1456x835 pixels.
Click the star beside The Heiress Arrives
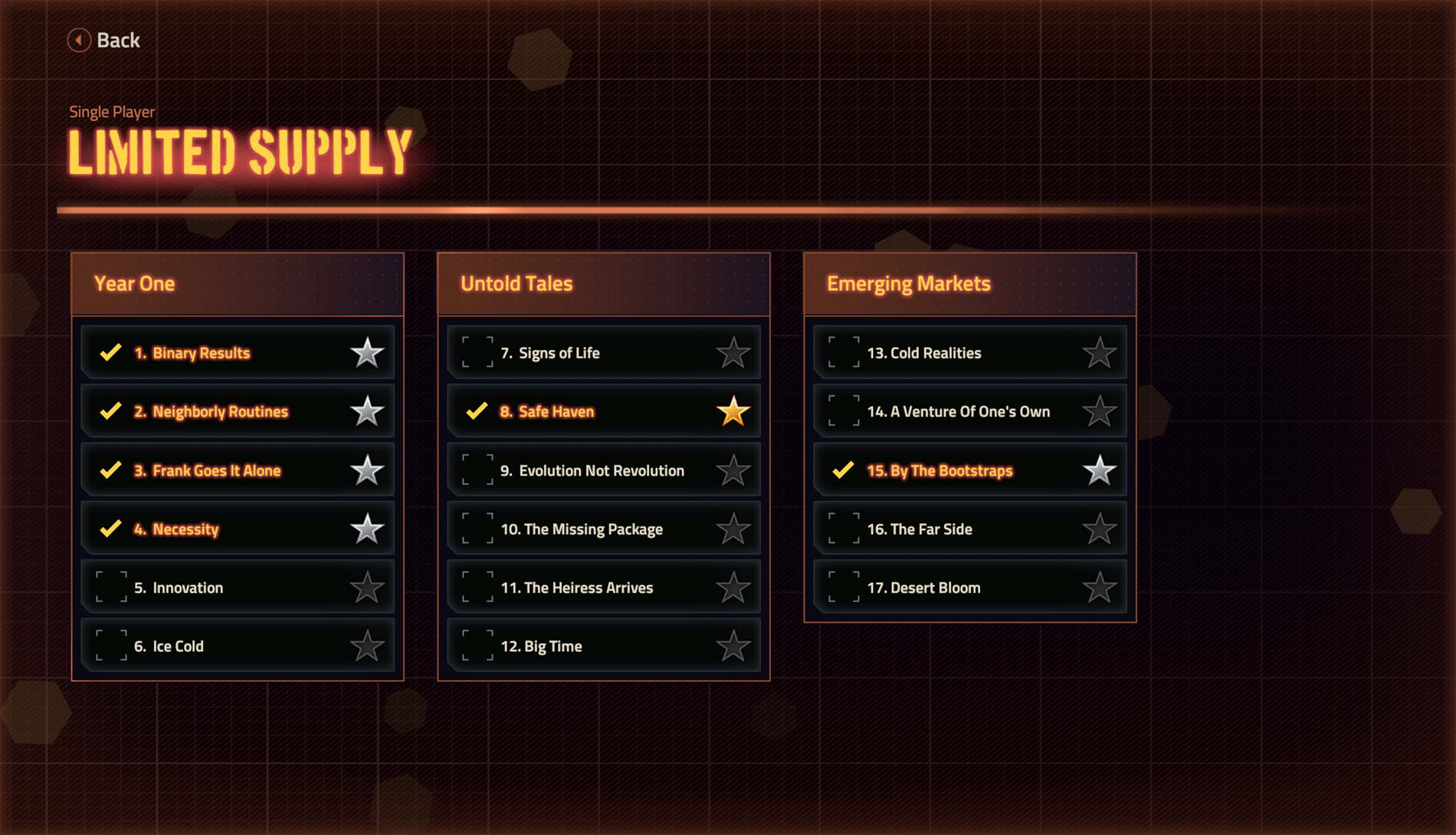coord(733,588)
